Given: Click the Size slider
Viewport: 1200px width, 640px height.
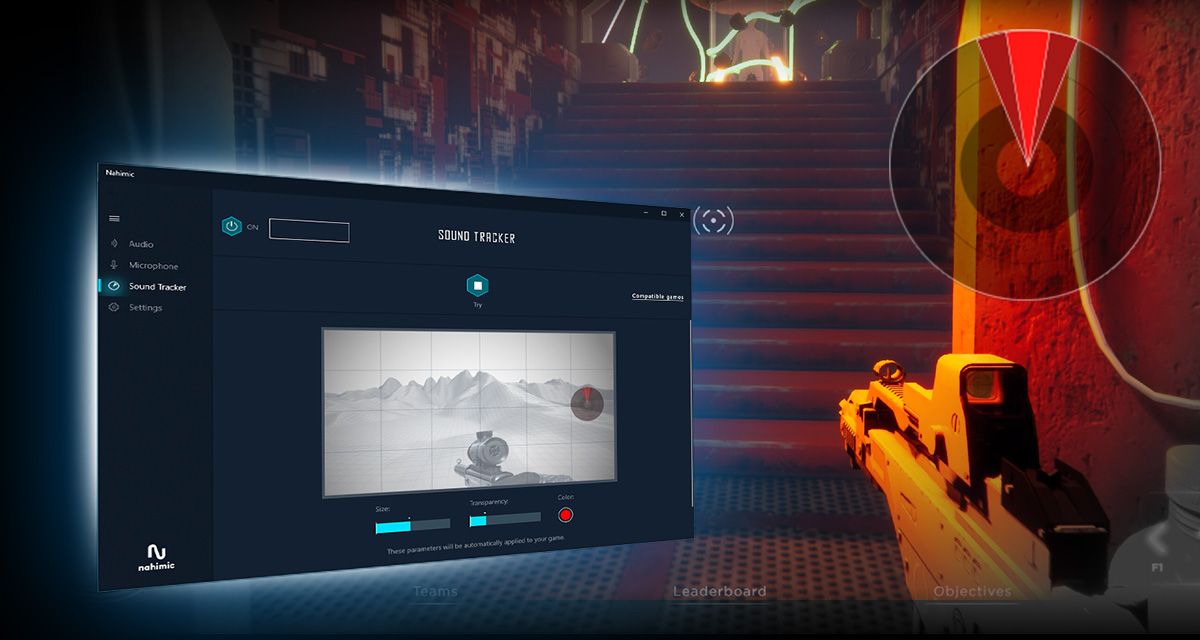Looking at the screenshot, I should pos(412,525).
